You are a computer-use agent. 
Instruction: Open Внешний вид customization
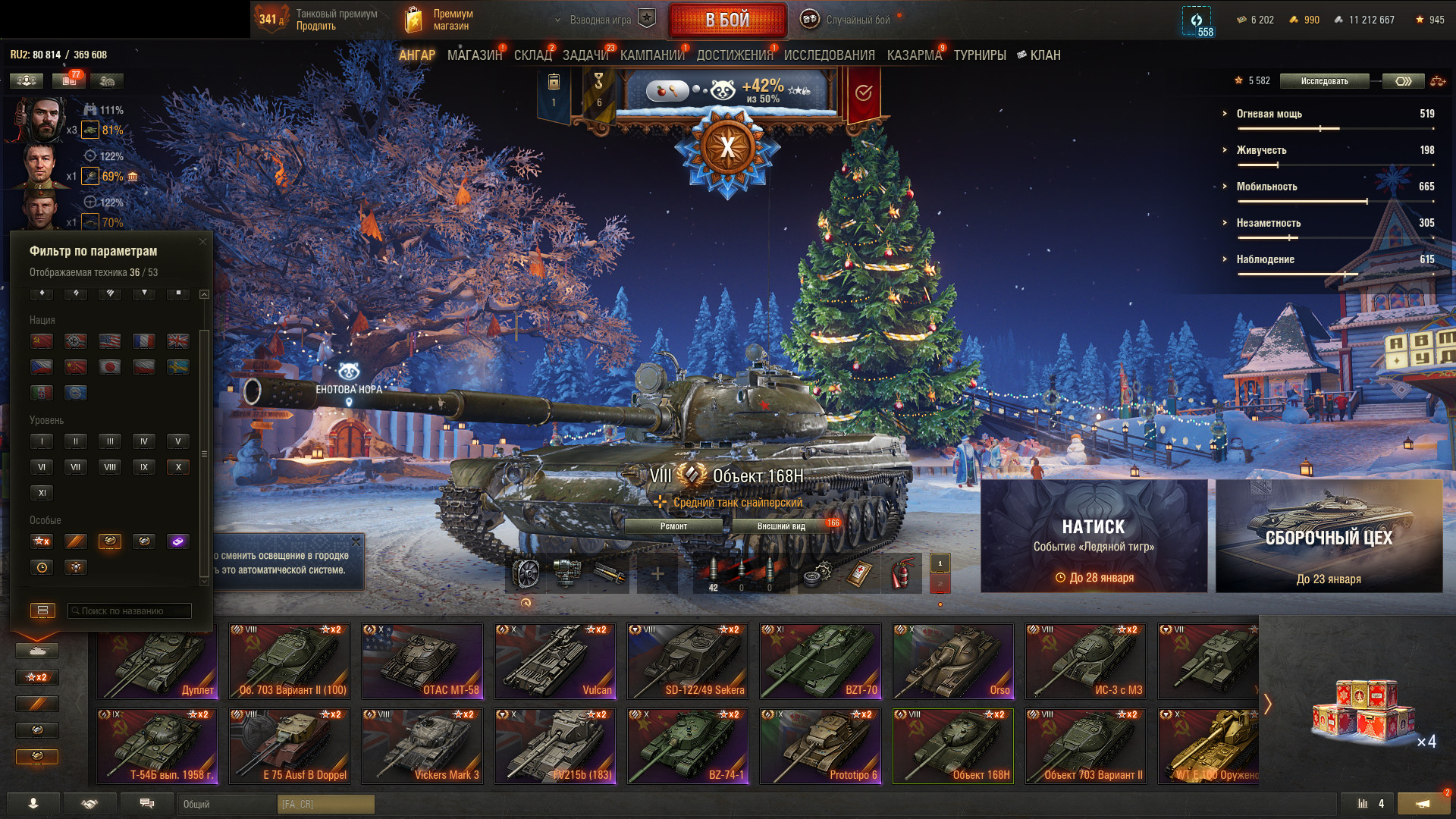[781, 526]
